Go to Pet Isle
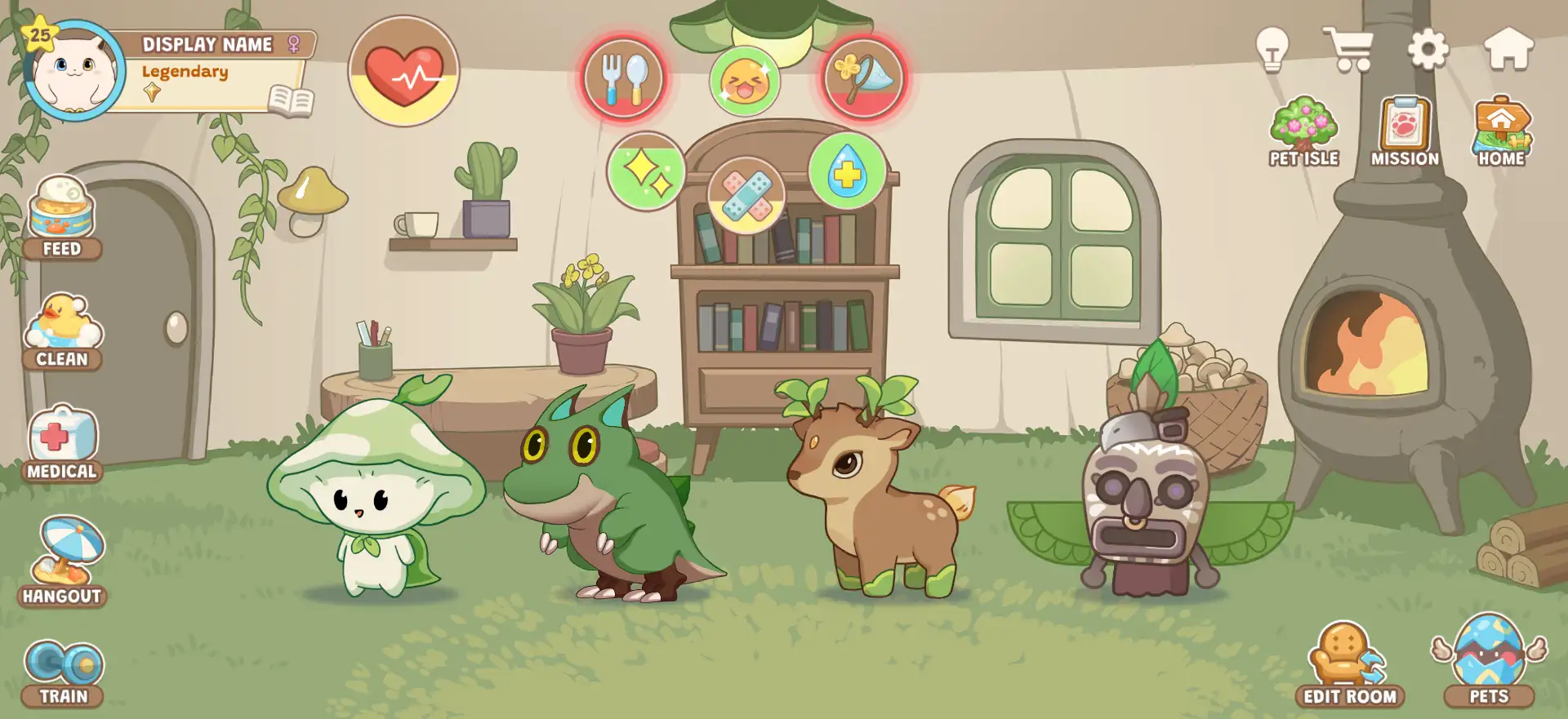Image resolution: width=1568 pixels, height=719 pixels. click(x=1303, y=132)
